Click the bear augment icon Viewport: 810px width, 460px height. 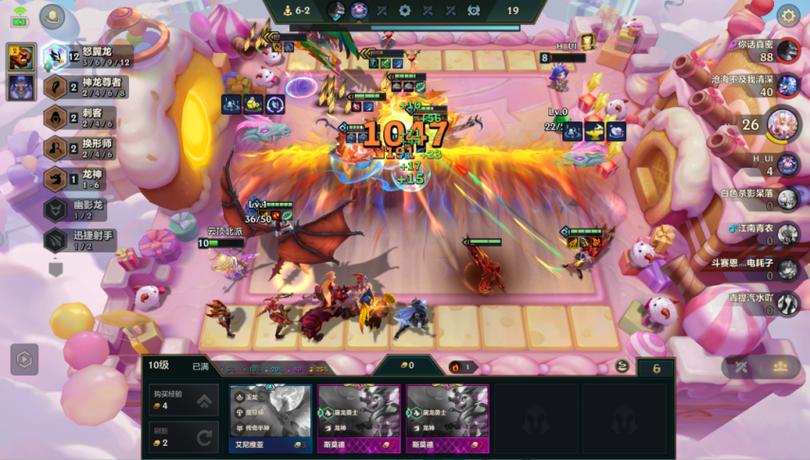(x=21, y=58)
